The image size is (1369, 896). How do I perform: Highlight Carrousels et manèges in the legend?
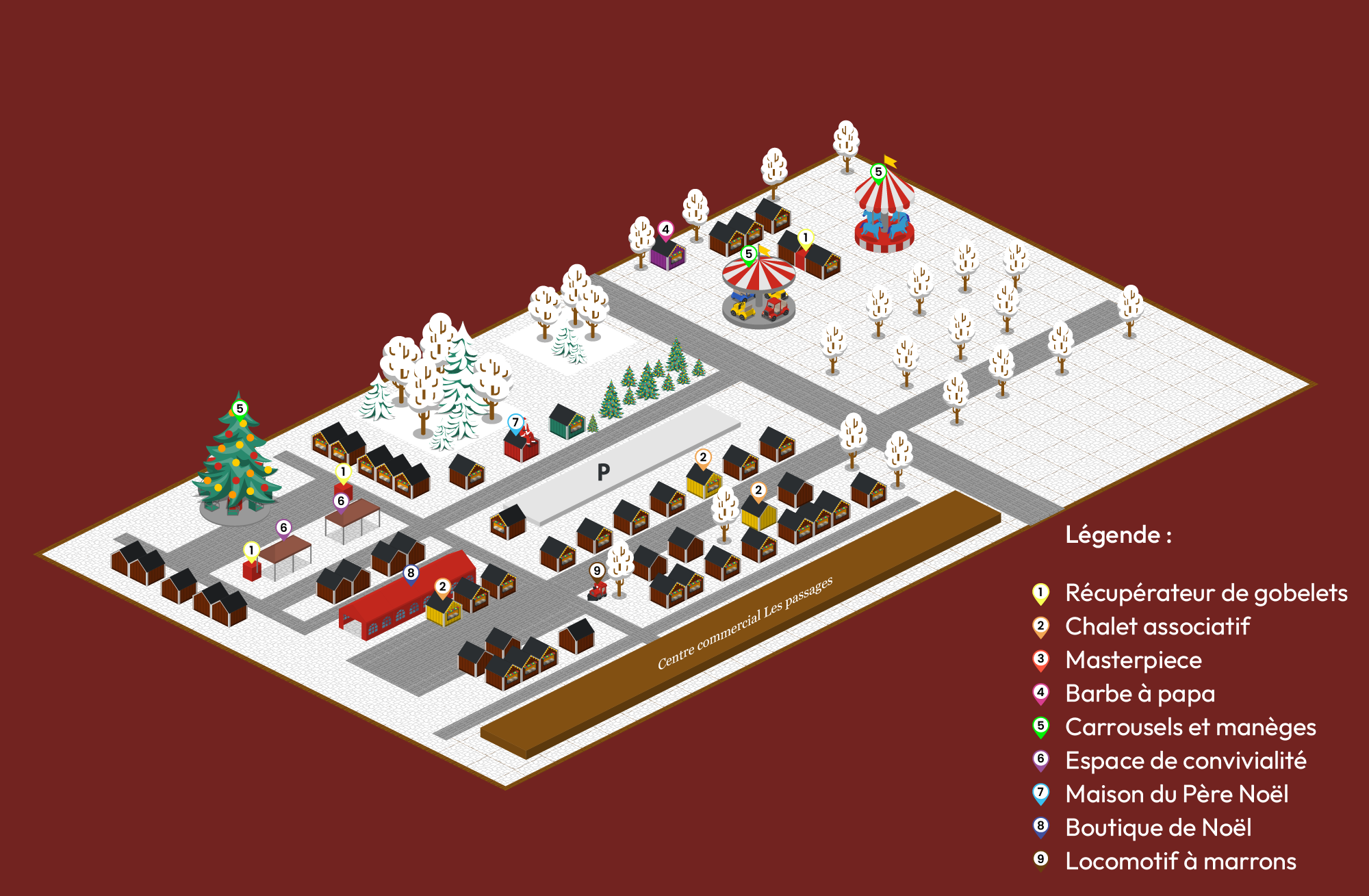point(1190,727)
